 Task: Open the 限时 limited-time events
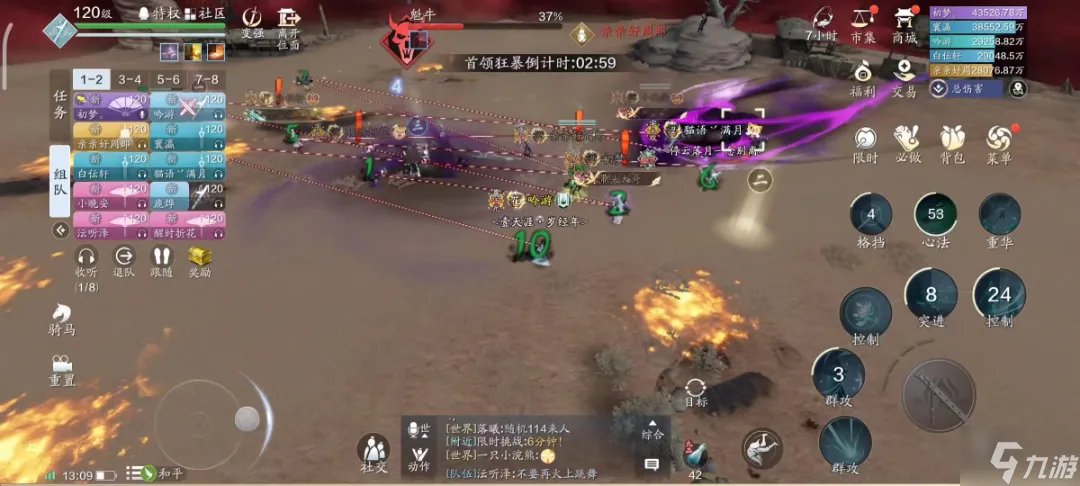[x=864, y=142]
